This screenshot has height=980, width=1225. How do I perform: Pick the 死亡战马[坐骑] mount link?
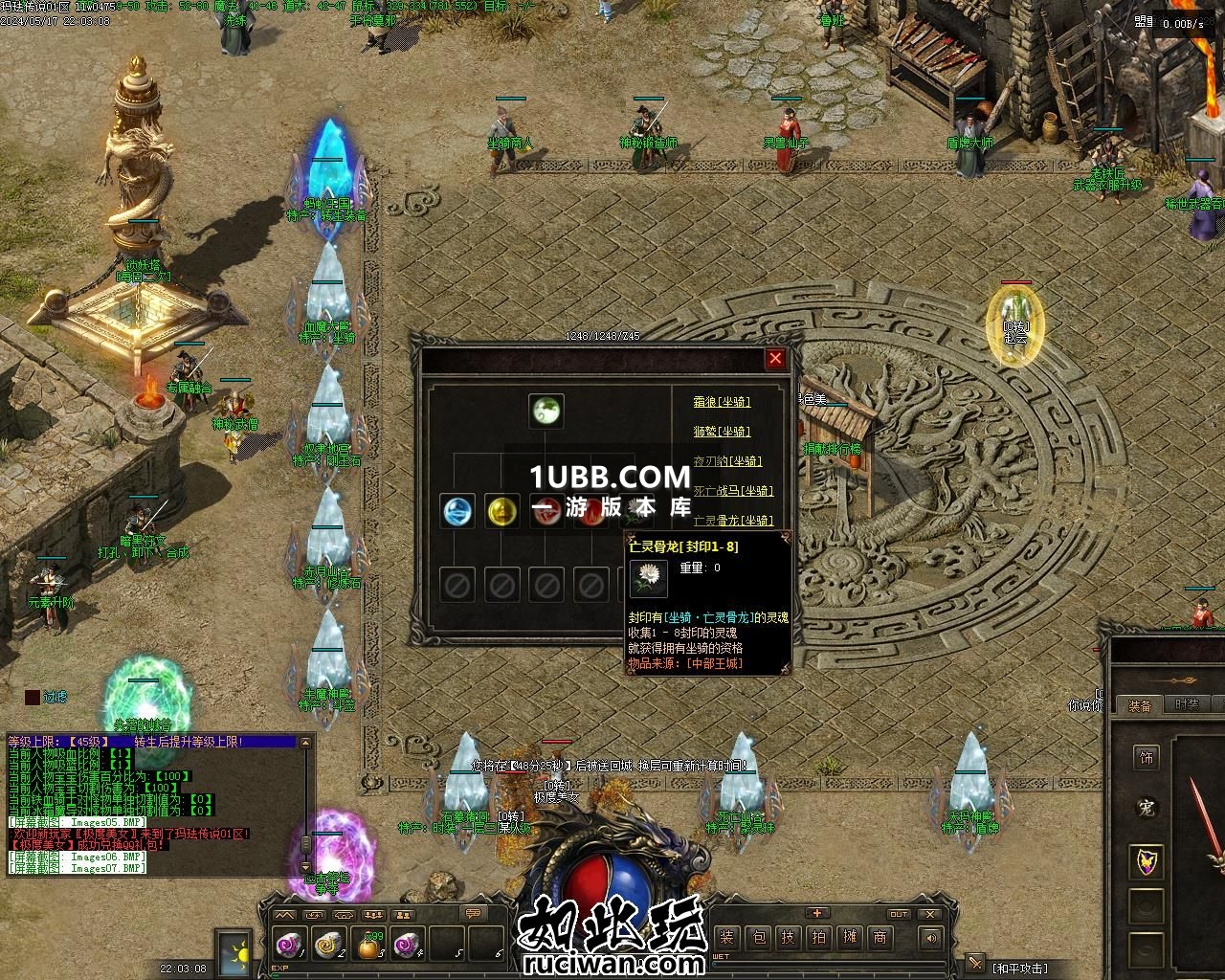click(733, 491)
